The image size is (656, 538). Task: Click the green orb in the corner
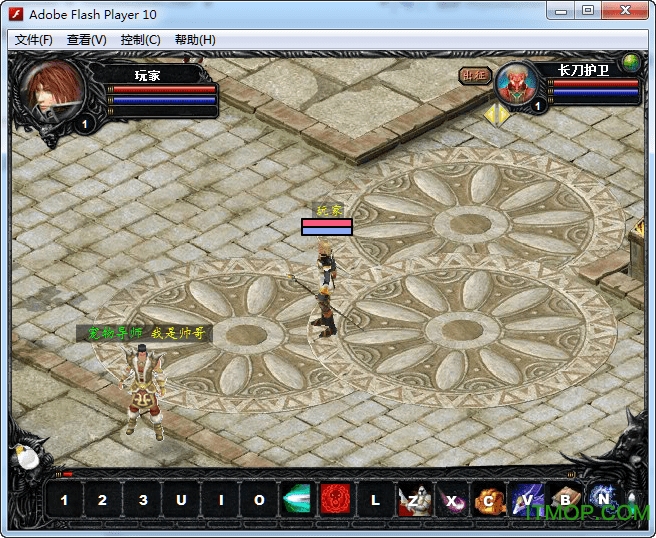[630, 62]
